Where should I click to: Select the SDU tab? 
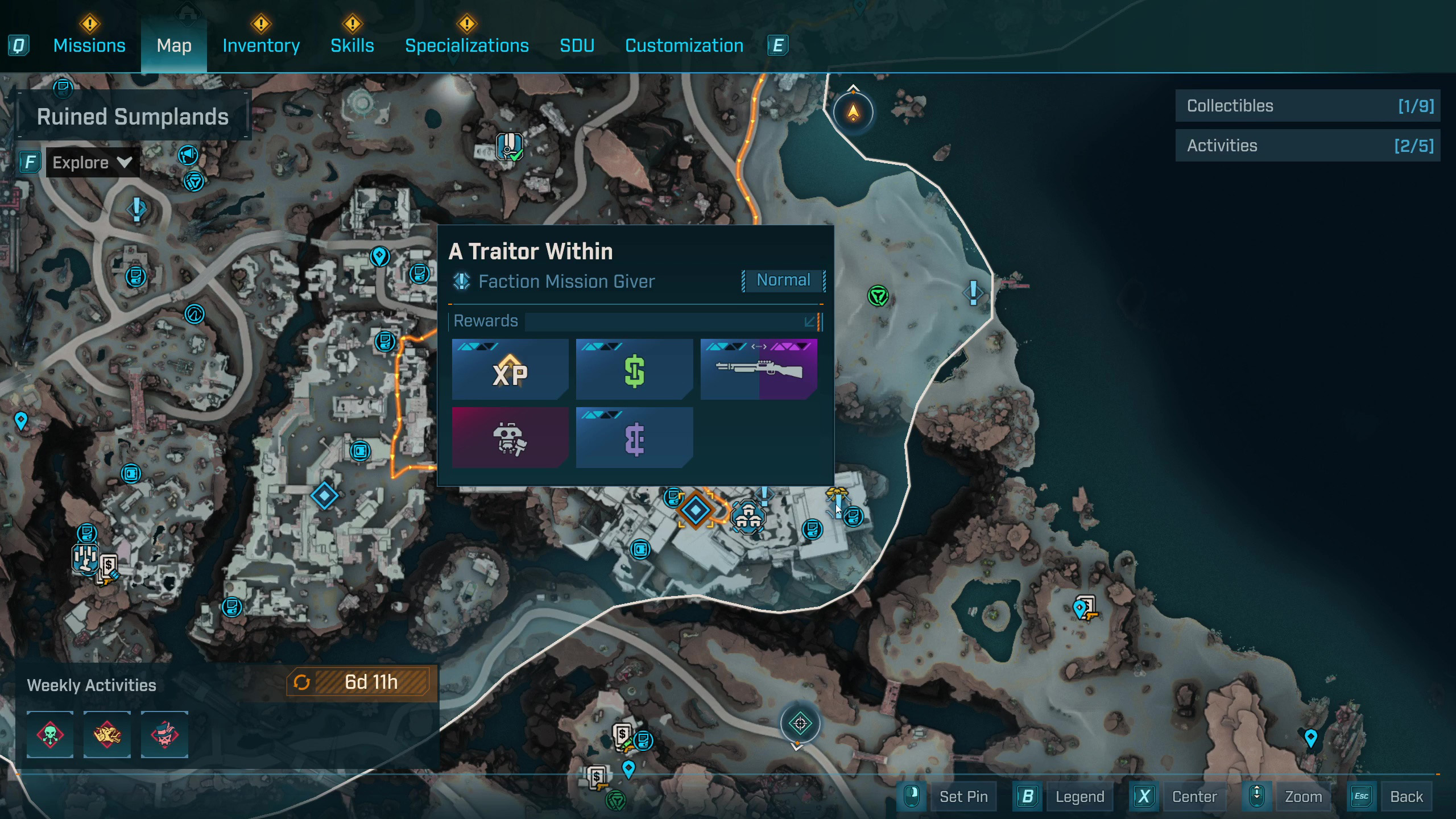click(577, 45)
